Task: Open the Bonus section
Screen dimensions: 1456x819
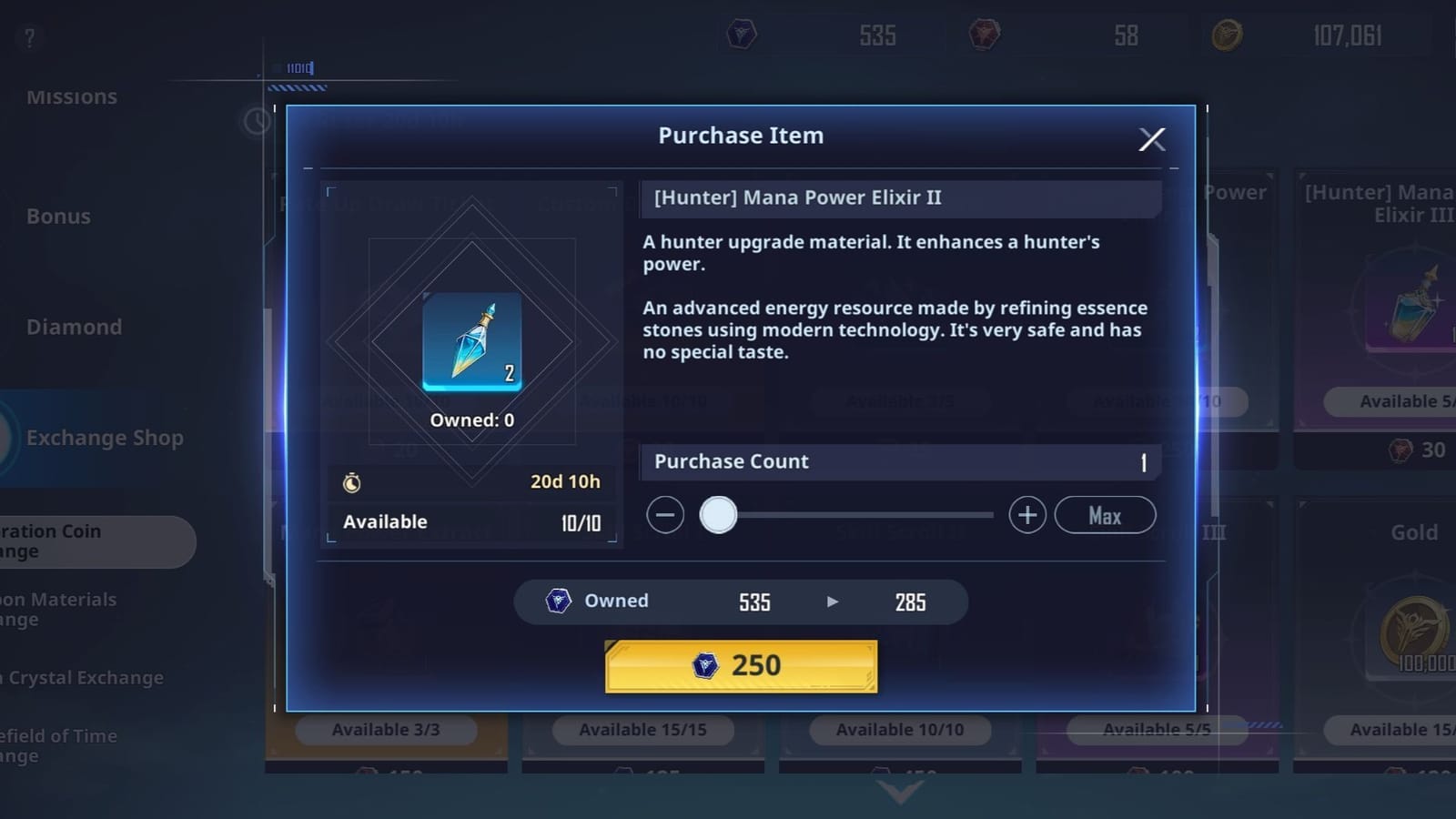Action: (x=58, y=217)
